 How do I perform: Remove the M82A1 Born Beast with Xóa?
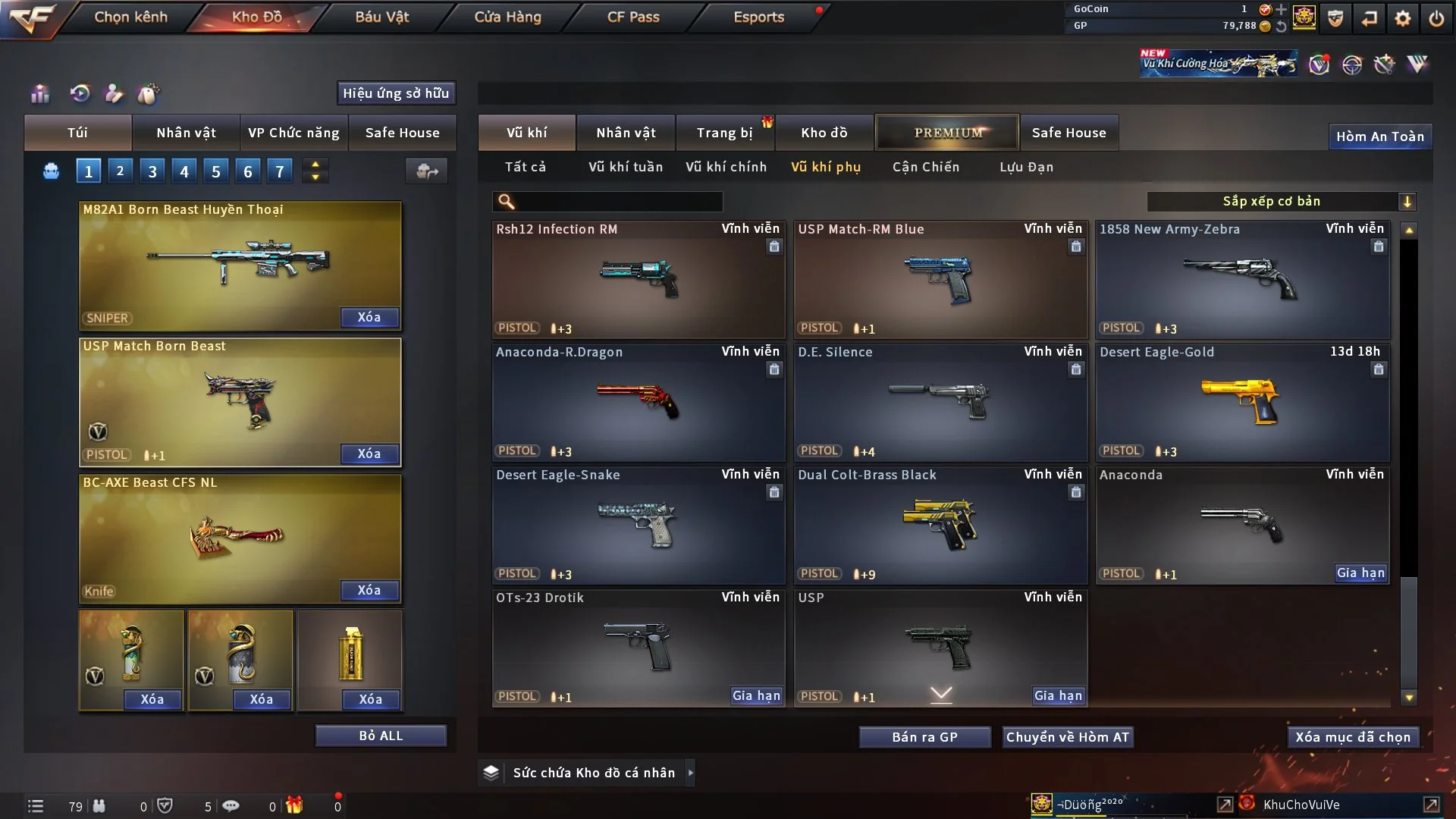[369, 317]
